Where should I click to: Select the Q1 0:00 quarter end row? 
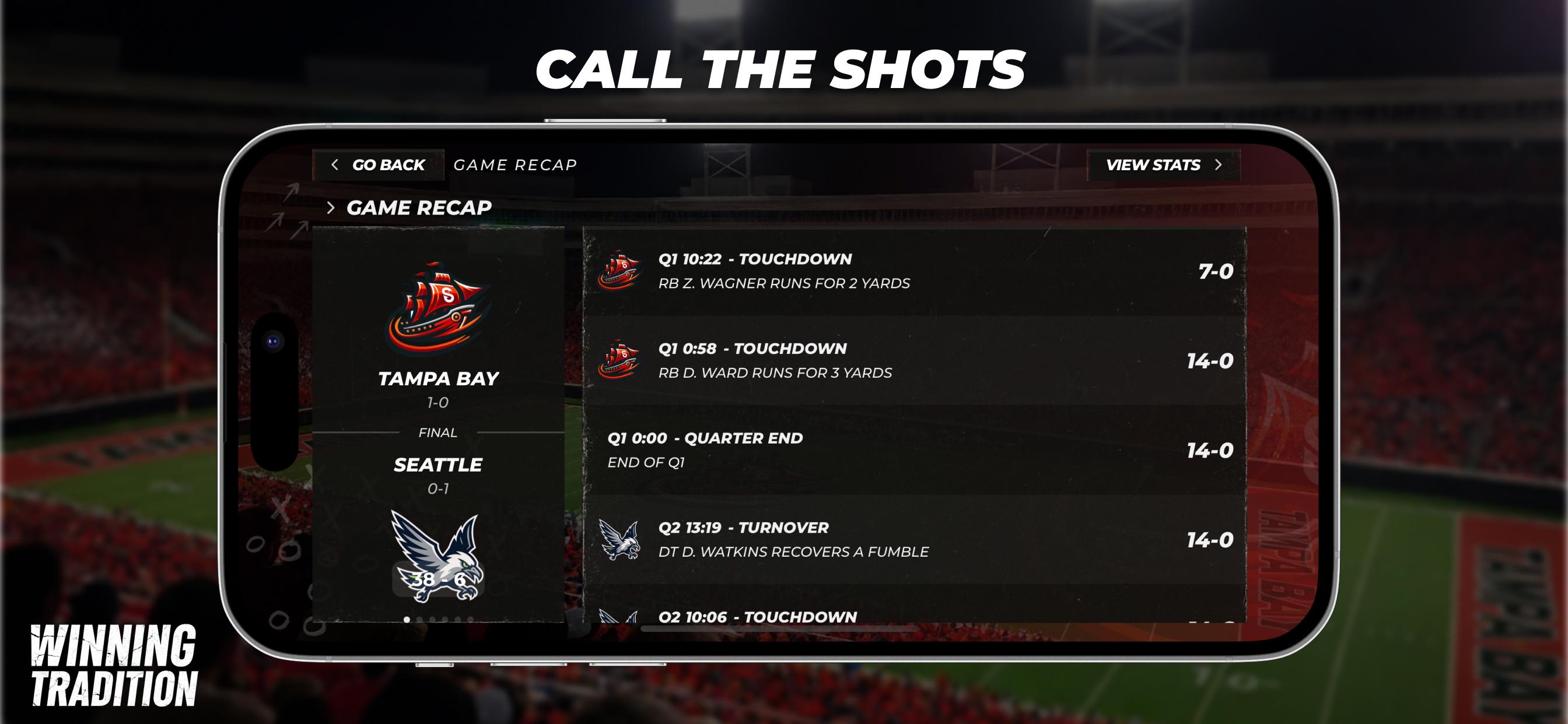pyautogui.click(x=914, y=450)
